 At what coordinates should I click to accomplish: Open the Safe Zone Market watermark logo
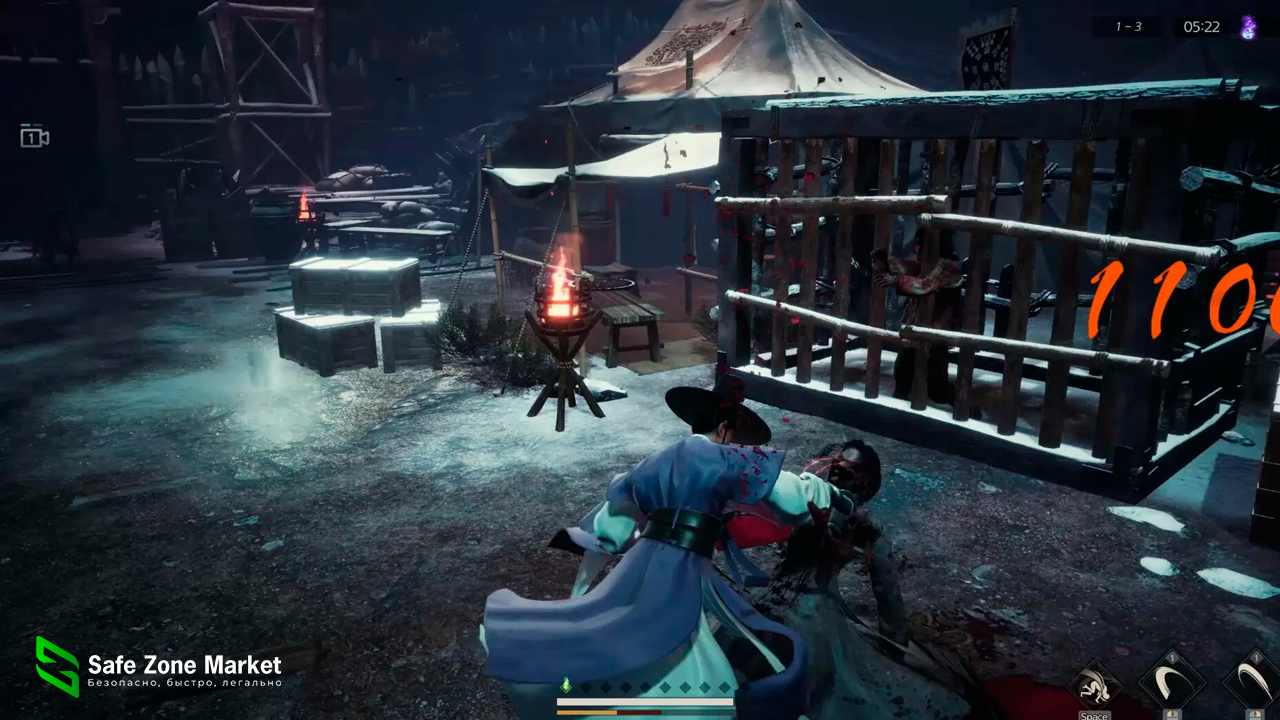[57, 666]
